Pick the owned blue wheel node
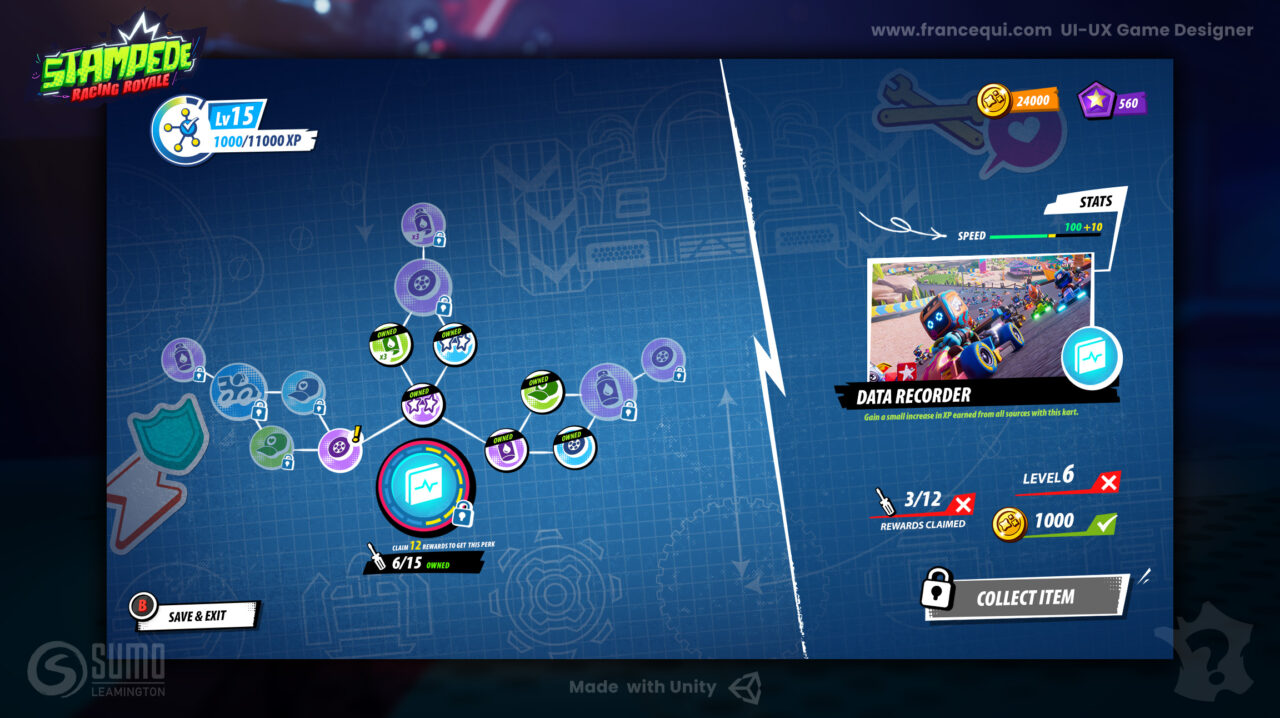This screenshot has height=718, width=1280. [575, 448]
